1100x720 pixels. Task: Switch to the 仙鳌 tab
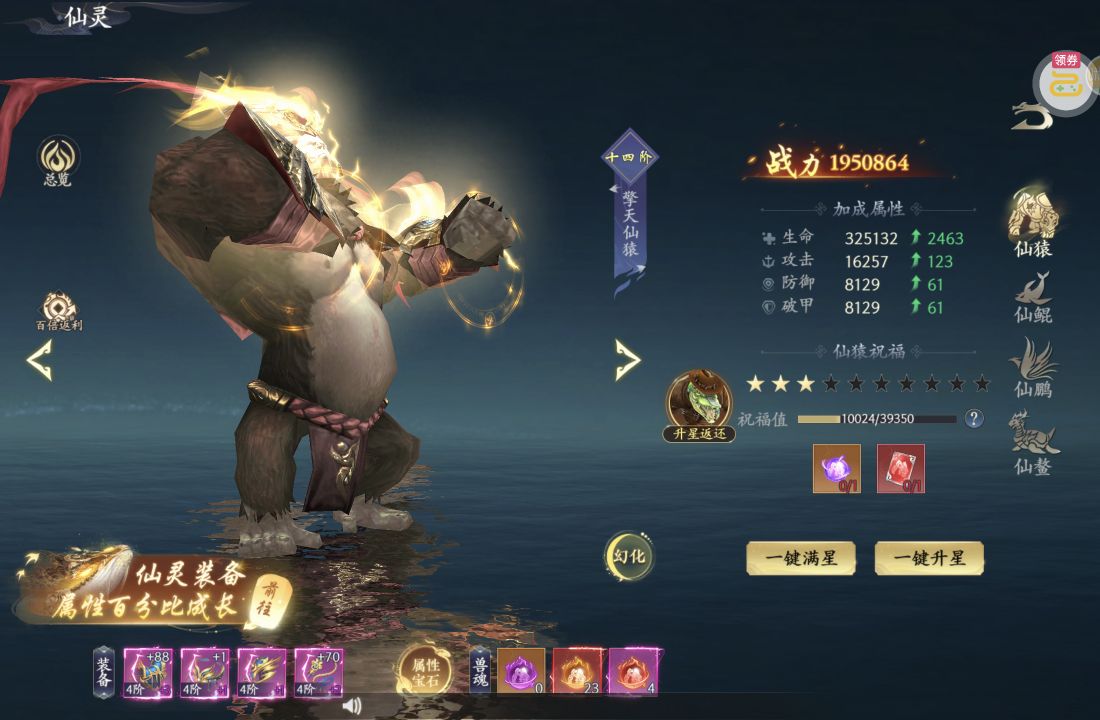pyautogui.click(x=1033, y=443)
